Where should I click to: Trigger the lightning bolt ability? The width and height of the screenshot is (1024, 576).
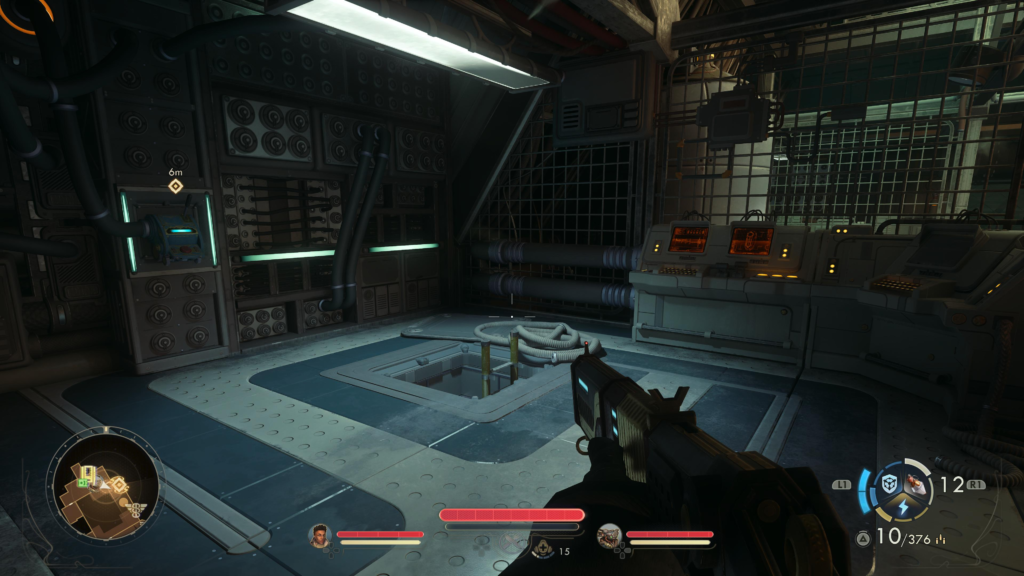[x=902, y=507]
